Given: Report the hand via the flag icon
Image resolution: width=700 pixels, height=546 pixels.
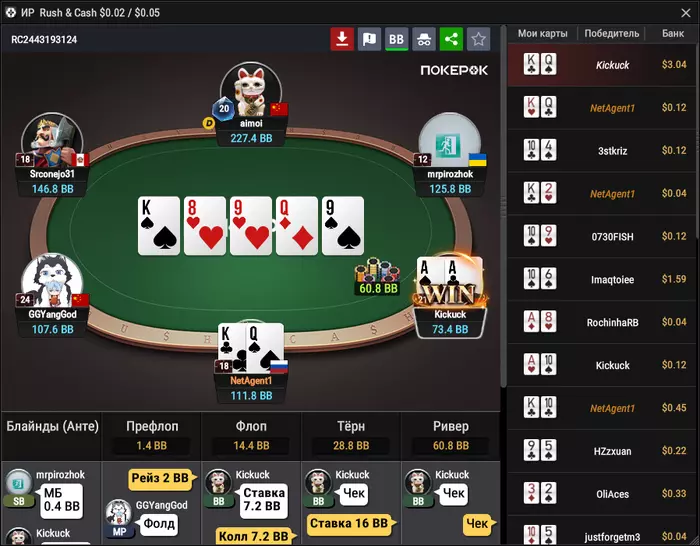Looking at the screenshot, I should (x=369, y=39).
